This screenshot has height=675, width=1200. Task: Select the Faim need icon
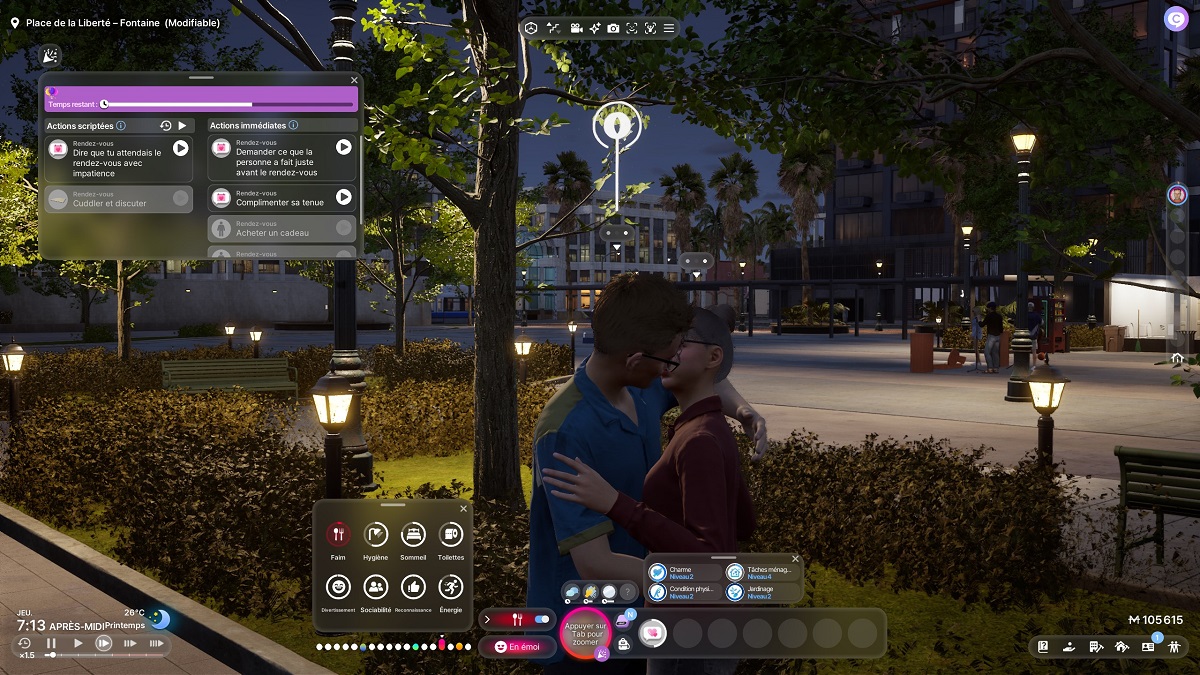(338, 535)
